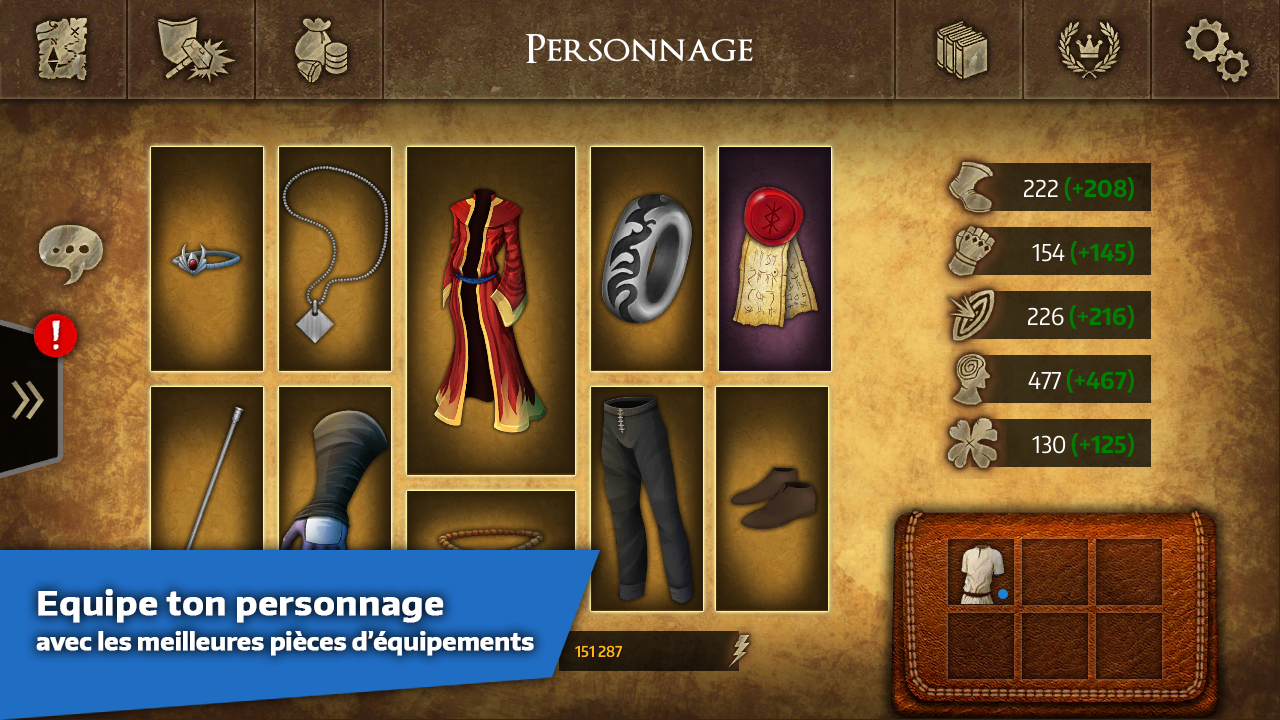
Task: Expand the side panel with double arrows
Action: coord(28,400)
